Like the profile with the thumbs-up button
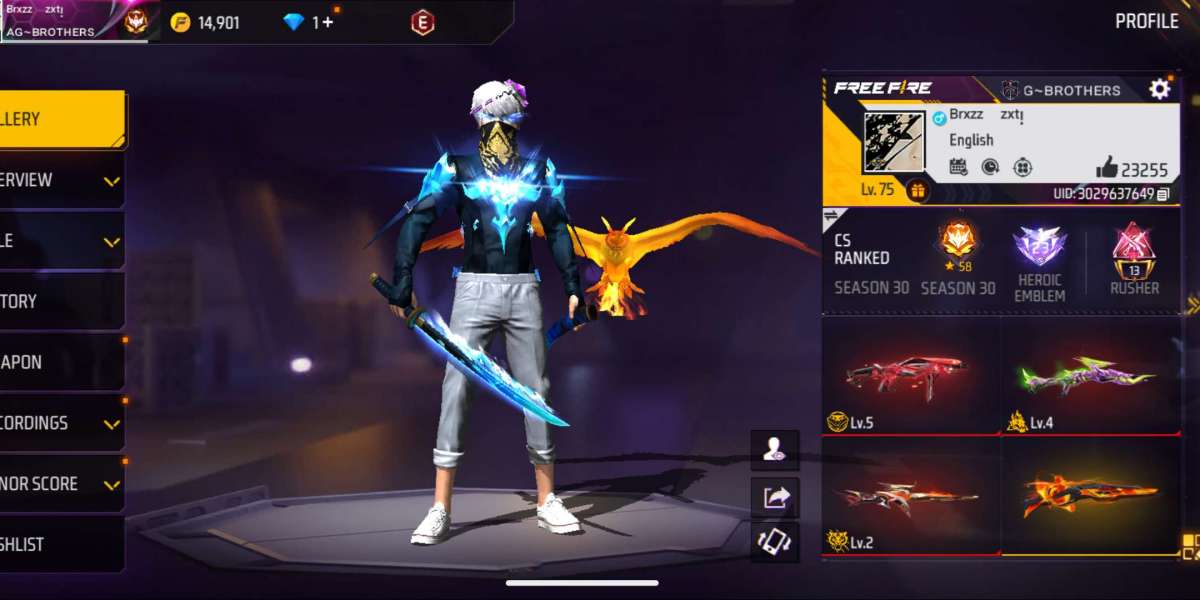Image resolution: width=1200 pixels, height=600 pixels. 1106,168
